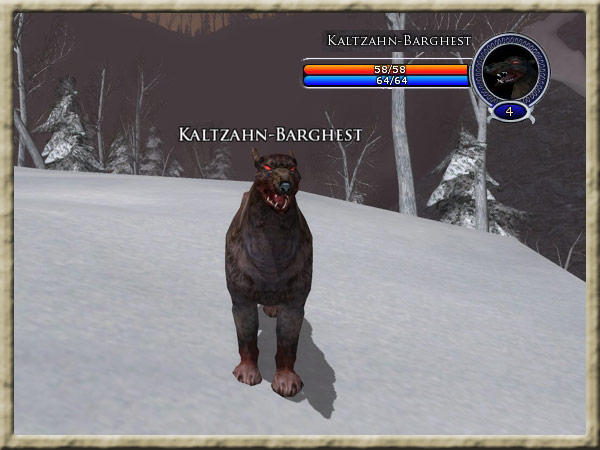Click the Kaltzahn-Barghest target portrait
Screen dimensions: 600x450
(x=510, y=70)
